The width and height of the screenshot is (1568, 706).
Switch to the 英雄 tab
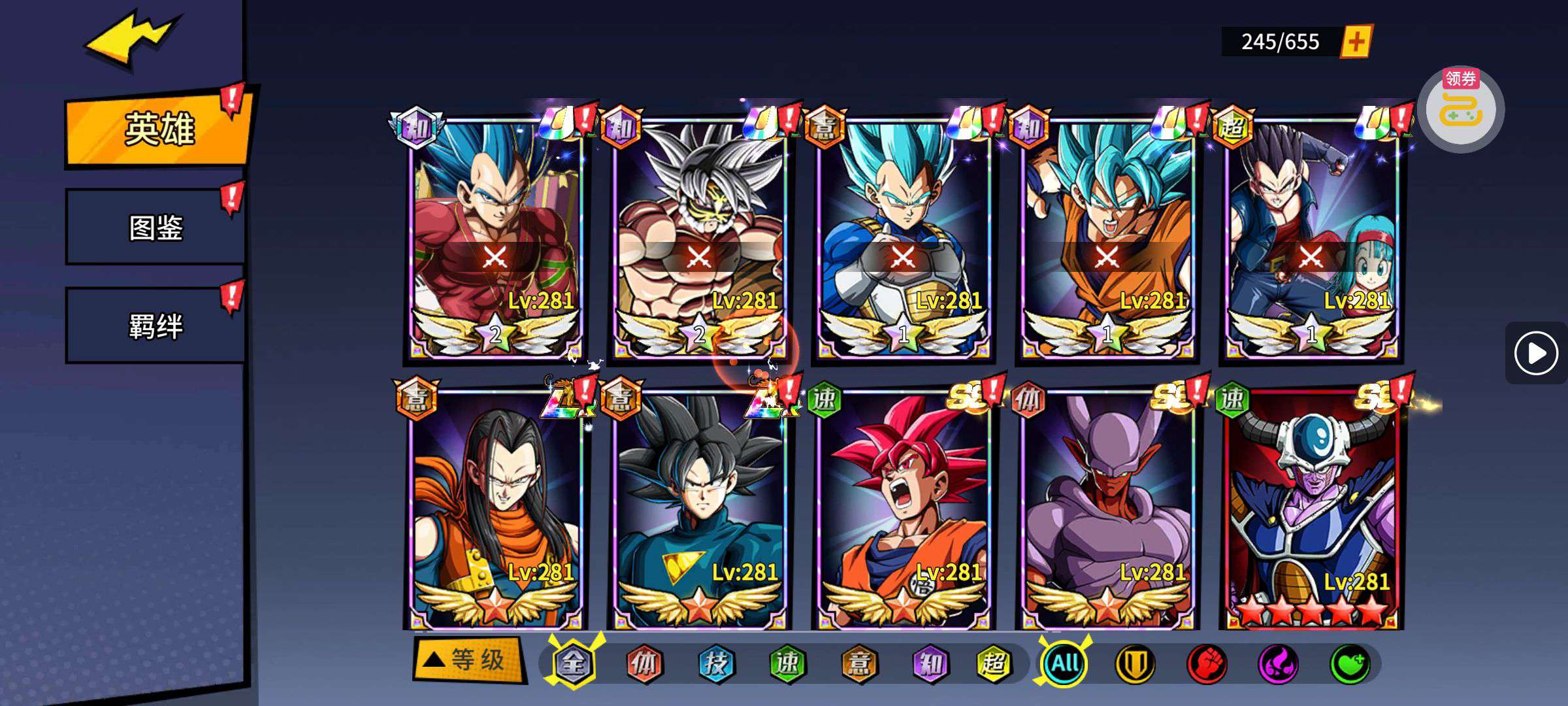(158, 129)
